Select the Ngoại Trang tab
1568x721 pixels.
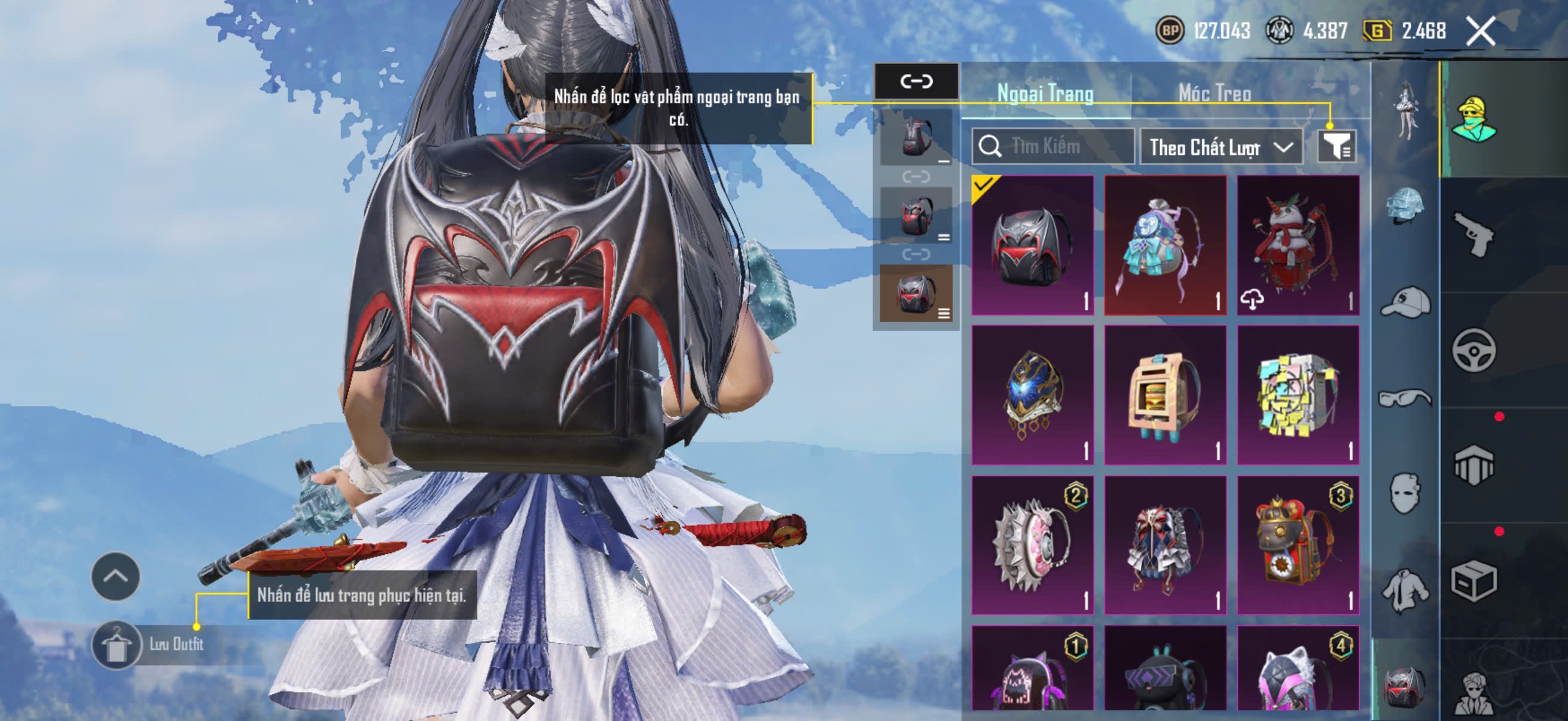click(x=1045, y=93)
